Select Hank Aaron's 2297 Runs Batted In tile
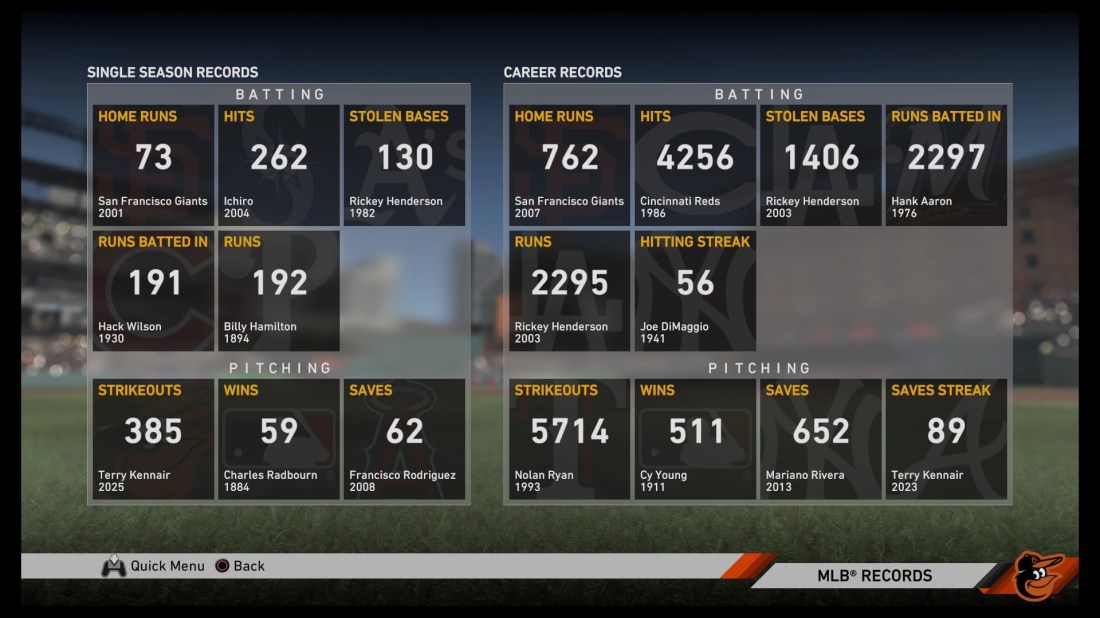This screenshot has width=1100, height=618. [x=946, y=165]
